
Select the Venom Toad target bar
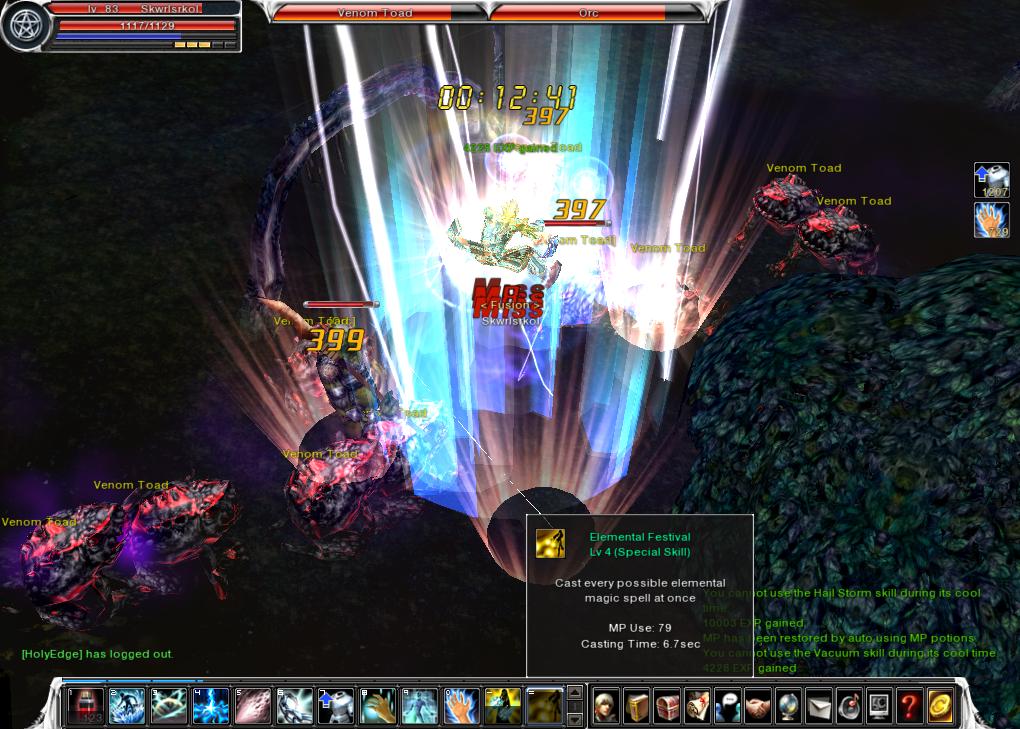378,13
